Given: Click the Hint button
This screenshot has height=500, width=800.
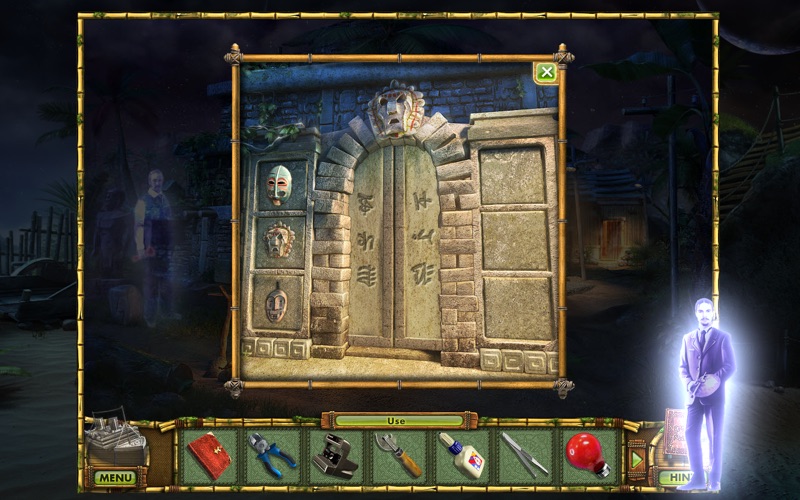Looking at the screenshot, I should pos(677,478).
